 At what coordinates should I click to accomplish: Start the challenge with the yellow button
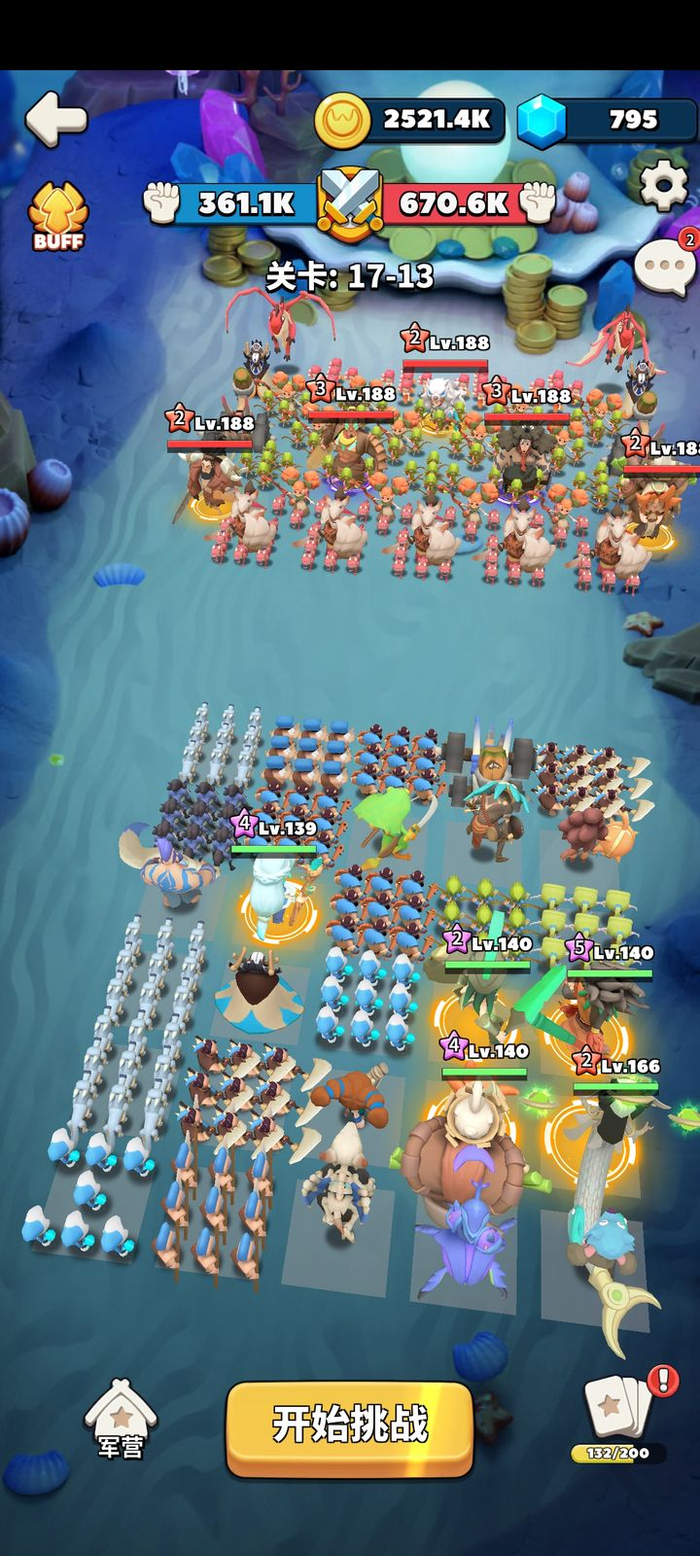pos(349,1425)
